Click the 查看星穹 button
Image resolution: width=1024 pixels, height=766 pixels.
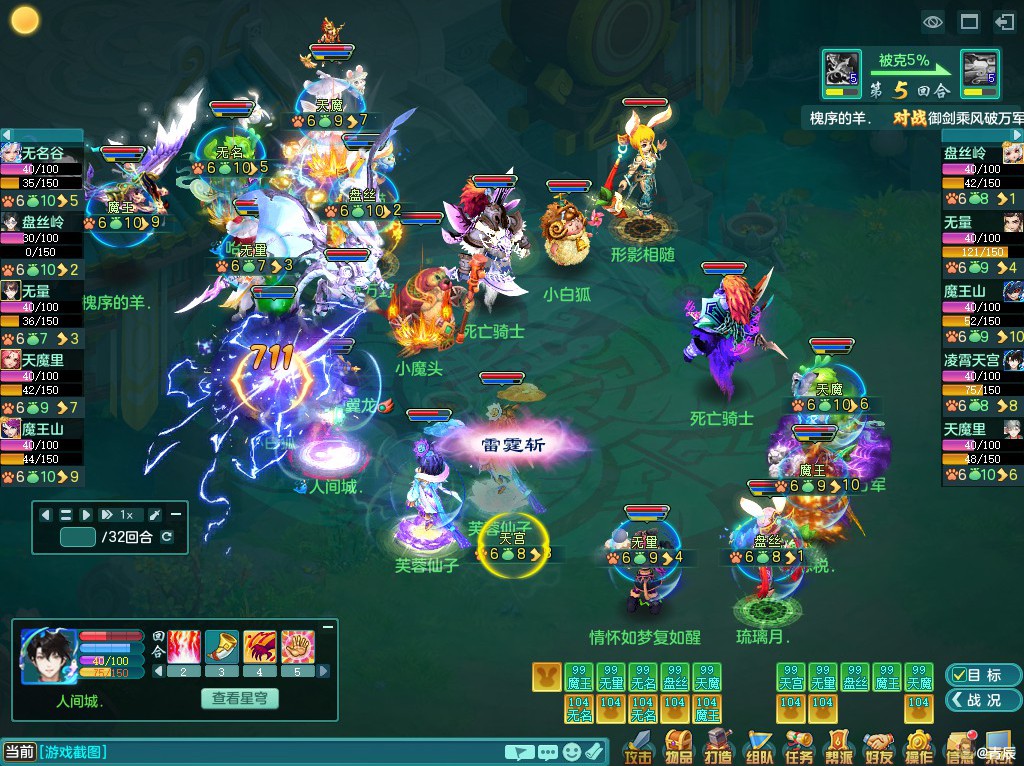pos(244,698)
